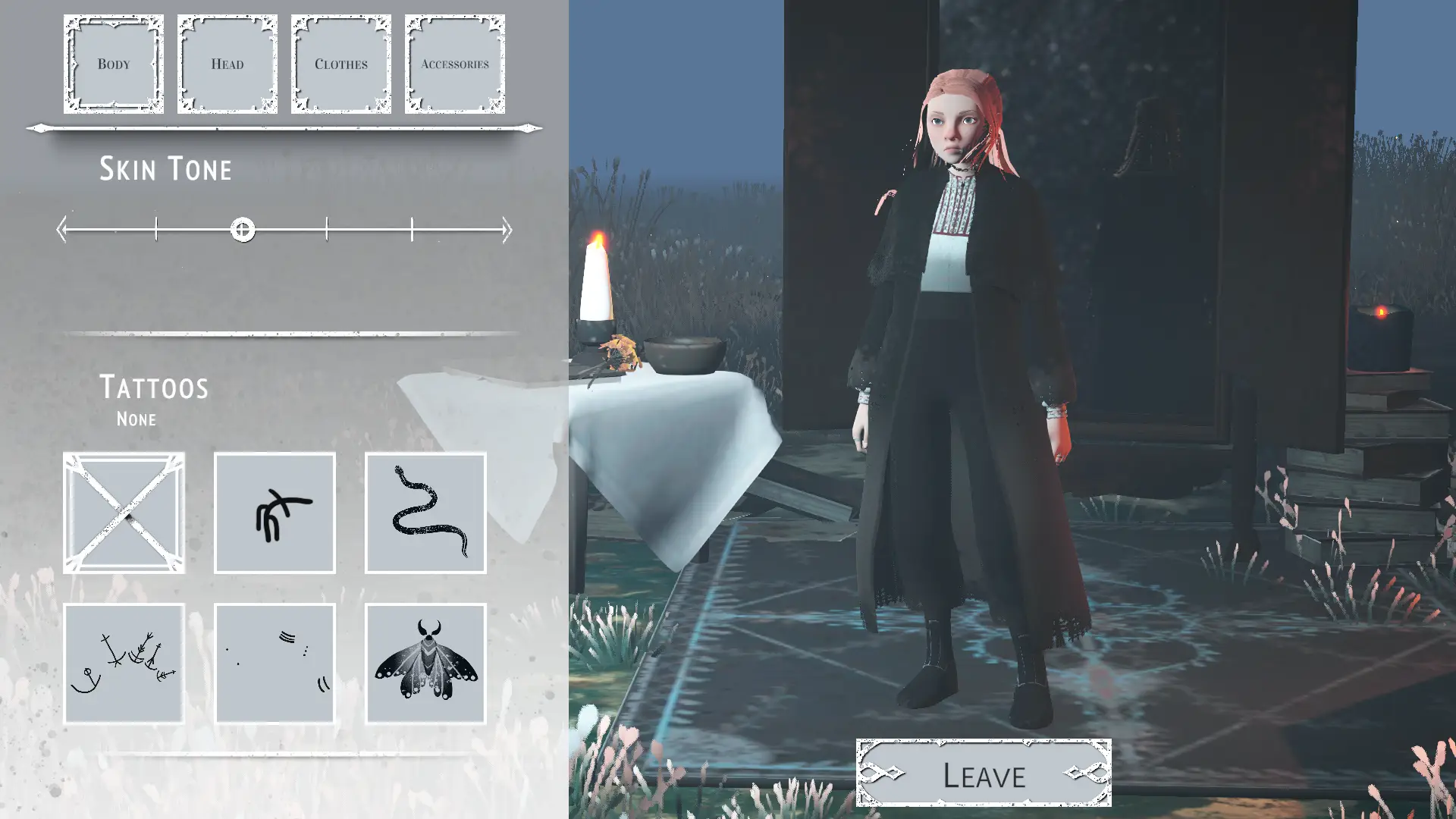The width and height of the screenshot is (1456, 819).
Task: Open the Body customization tab
Action: [114, 64]
